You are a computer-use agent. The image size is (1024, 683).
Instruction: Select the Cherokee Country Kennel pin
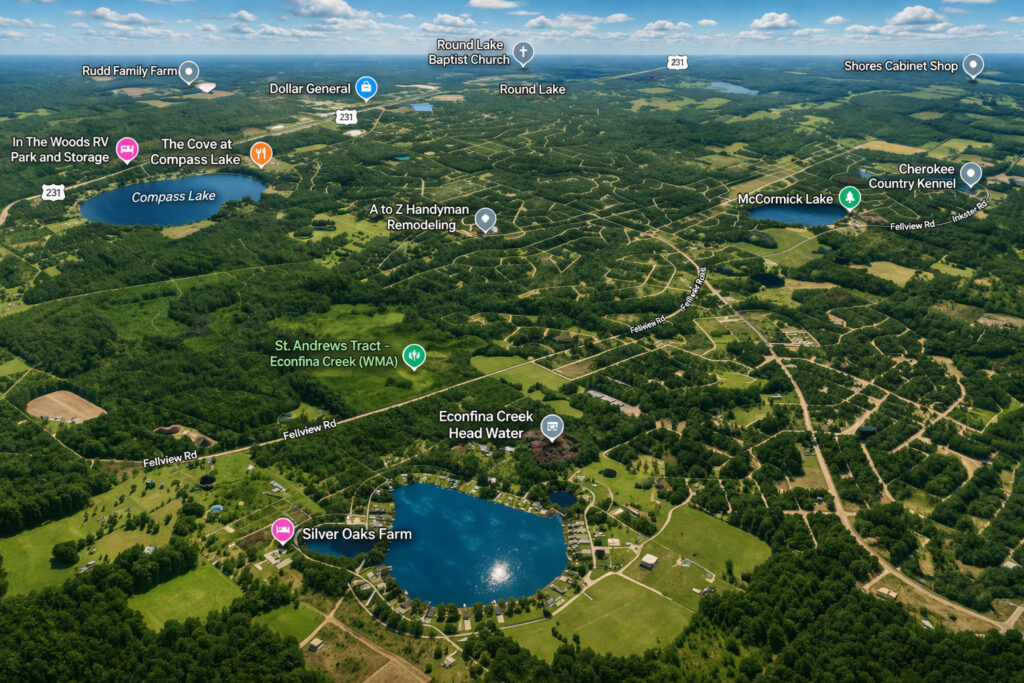[x=970, y=174]
